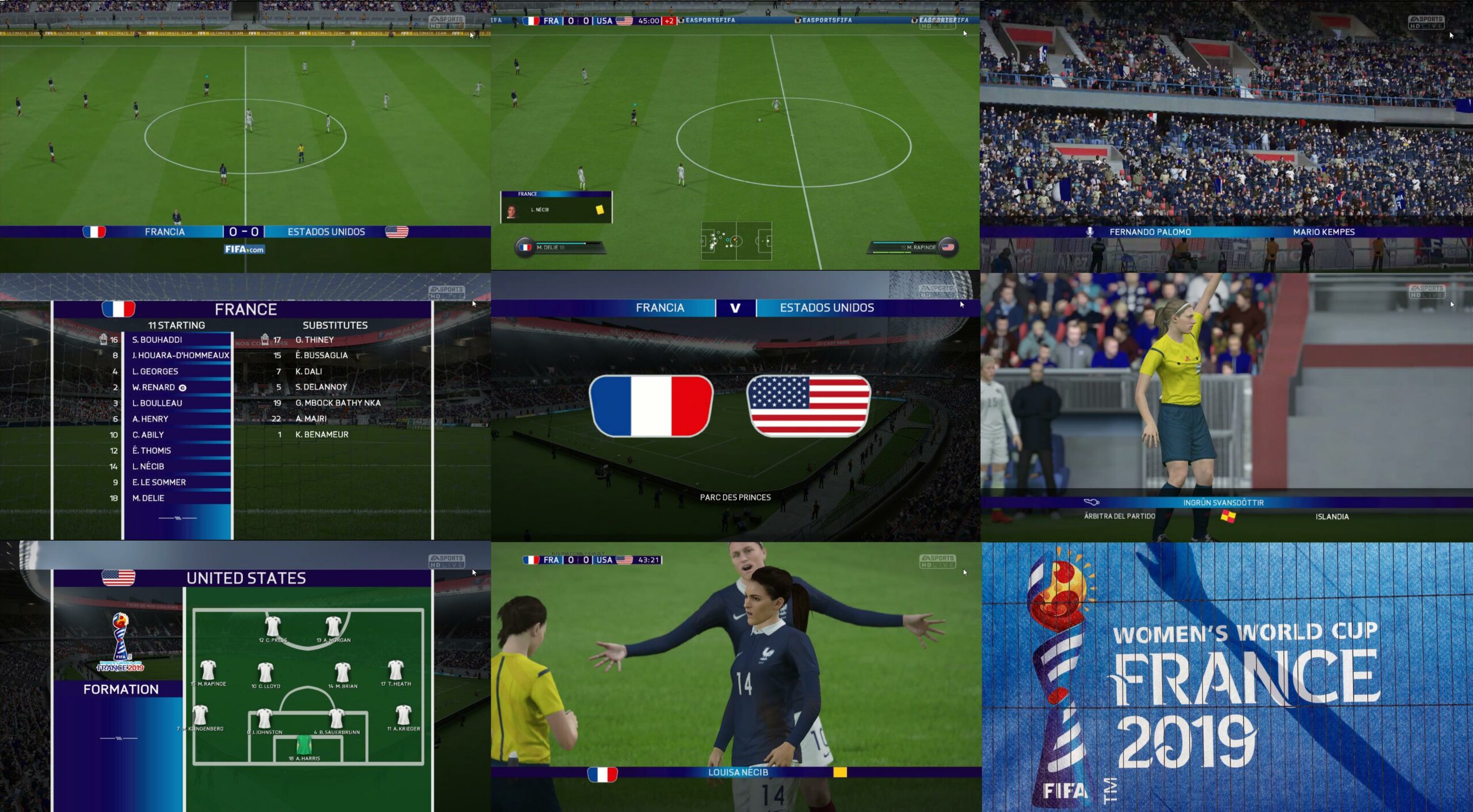Image resolution: width=1473 pixels, height=812 pixels.
Task: Select the French flag on the scoreboard
Action: [95, 231]
